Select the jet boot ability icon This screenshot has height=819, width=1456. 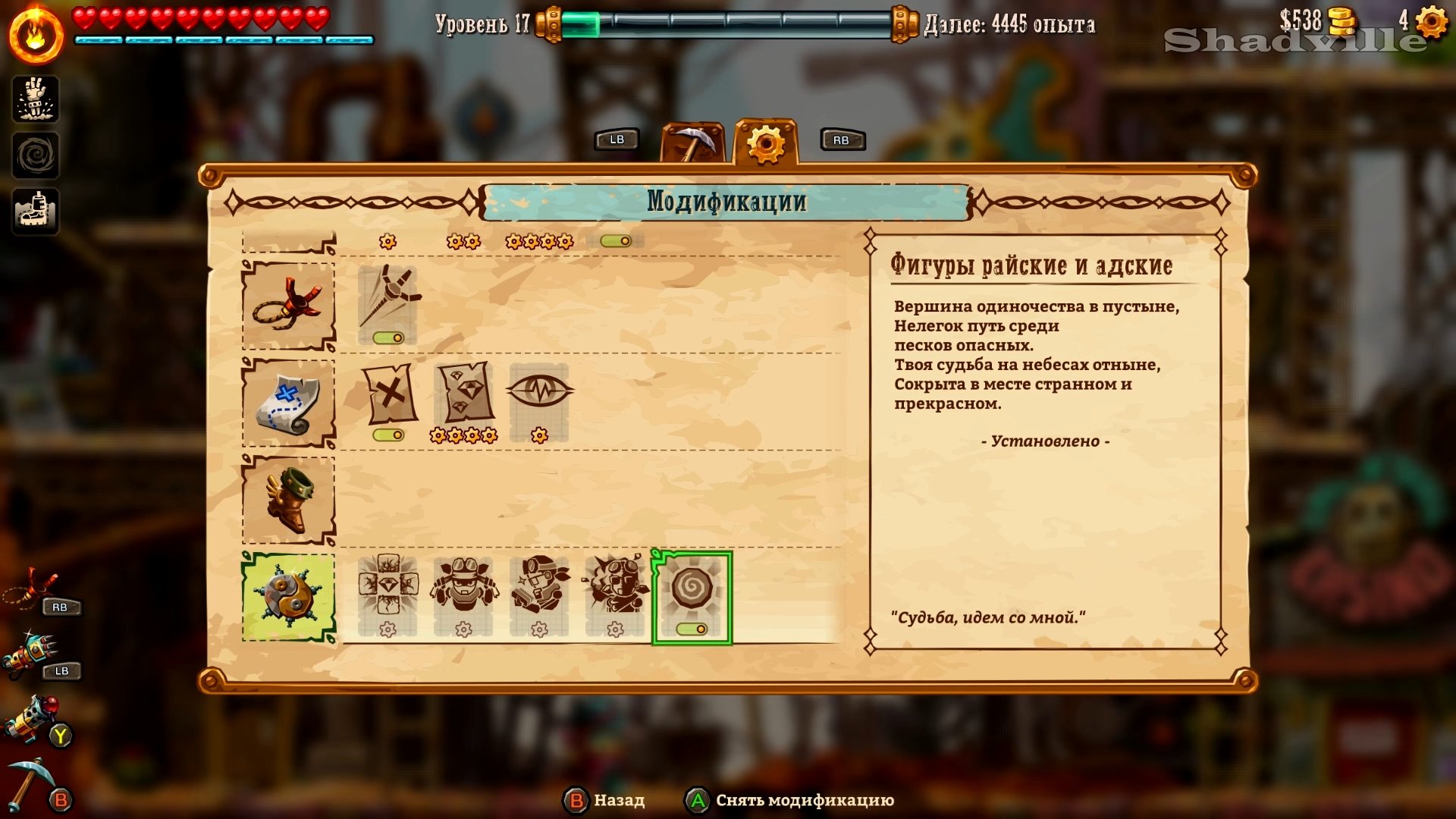36,212
